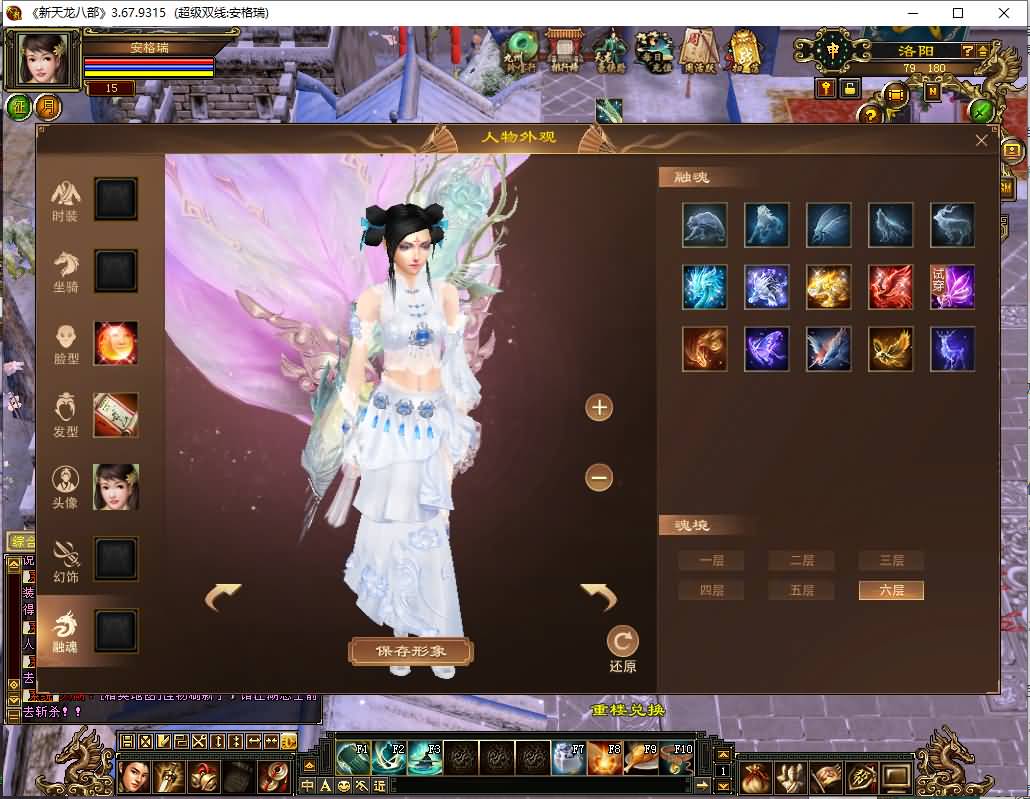This screenshot has height=799, width=1030.
Task: Pick the pink butterfly wings 试穿 soul icon
Action: 952,287
